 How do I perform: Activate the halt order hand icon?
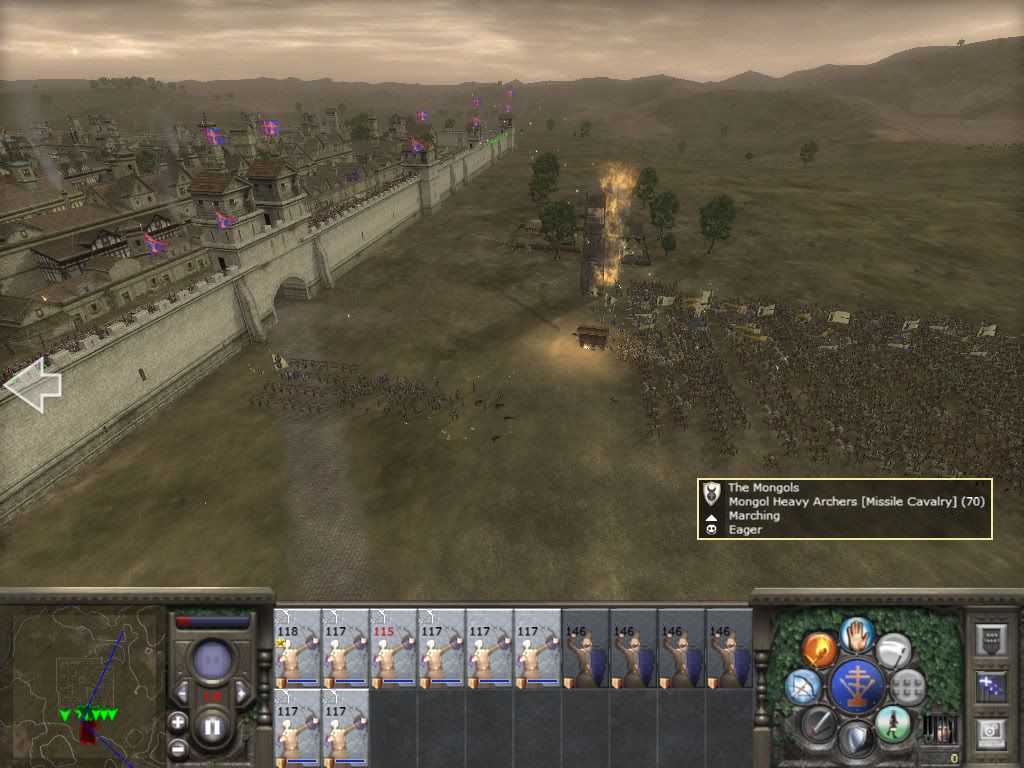click(857, 633)
